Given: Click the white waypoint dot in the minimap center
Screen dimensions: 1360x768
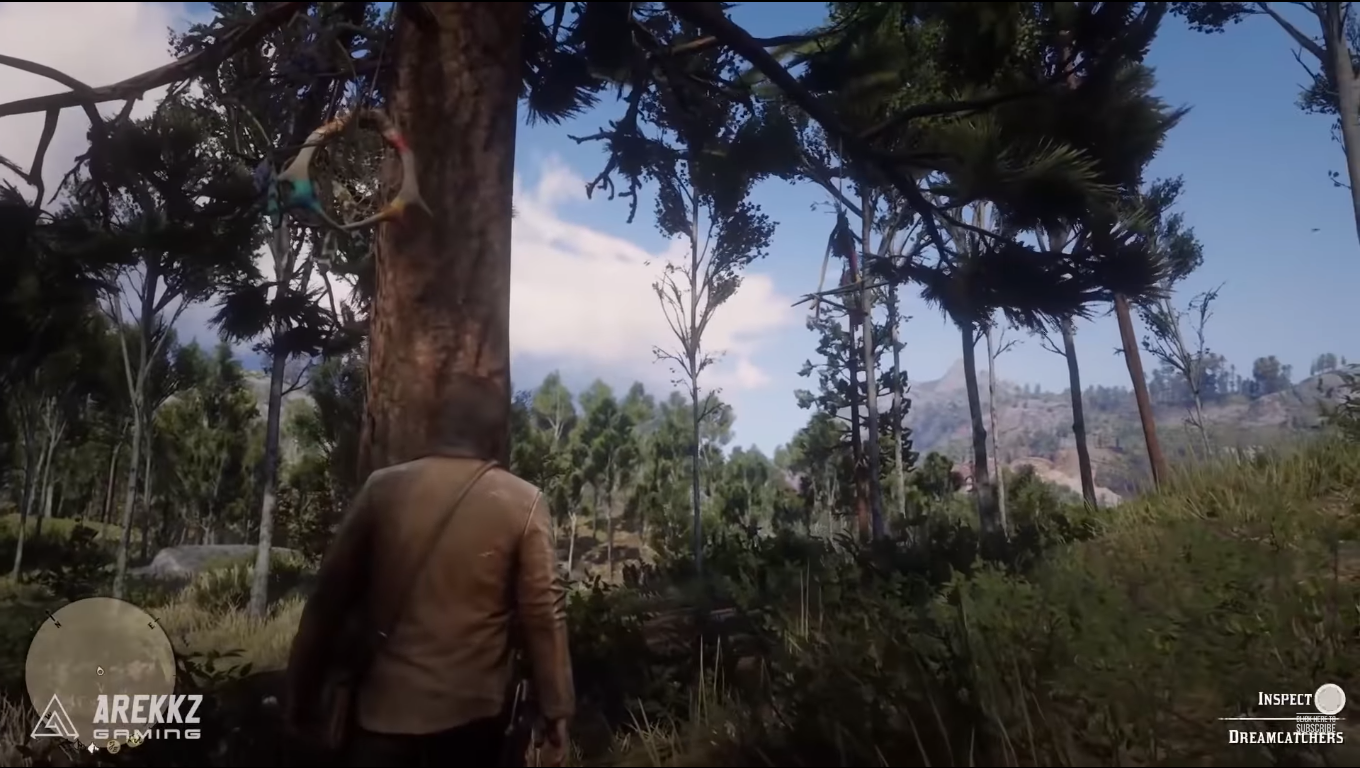Looking at the screenshot, I should [100, 671].
